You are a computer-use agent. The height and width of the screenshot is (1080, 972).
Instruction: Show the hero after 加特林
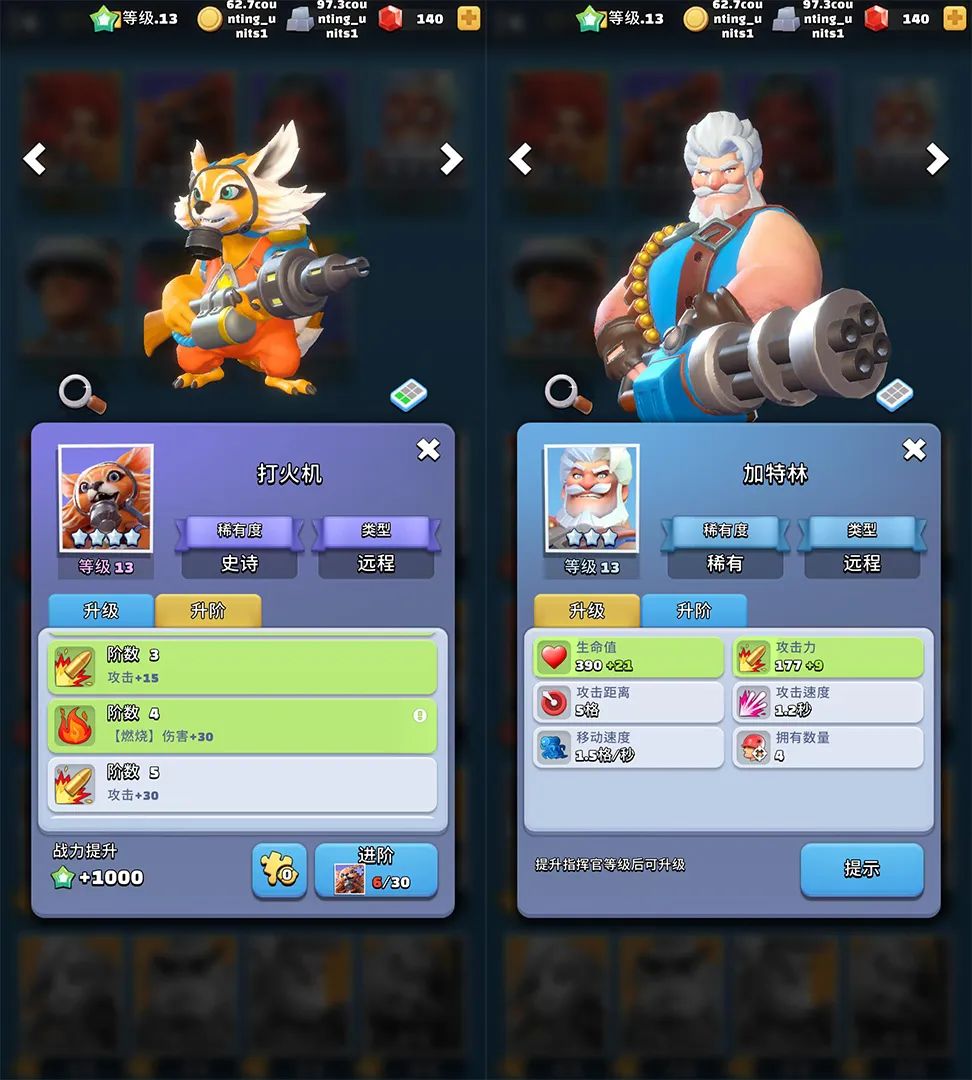[x=937, y=159]
